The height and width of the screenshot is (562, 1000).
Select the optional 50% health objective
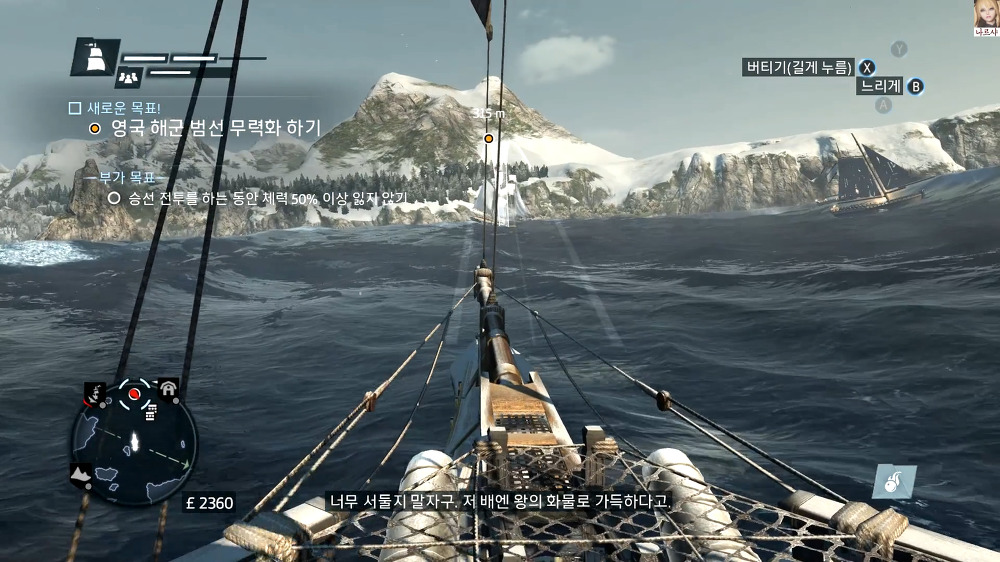click(x=266, y=198)
